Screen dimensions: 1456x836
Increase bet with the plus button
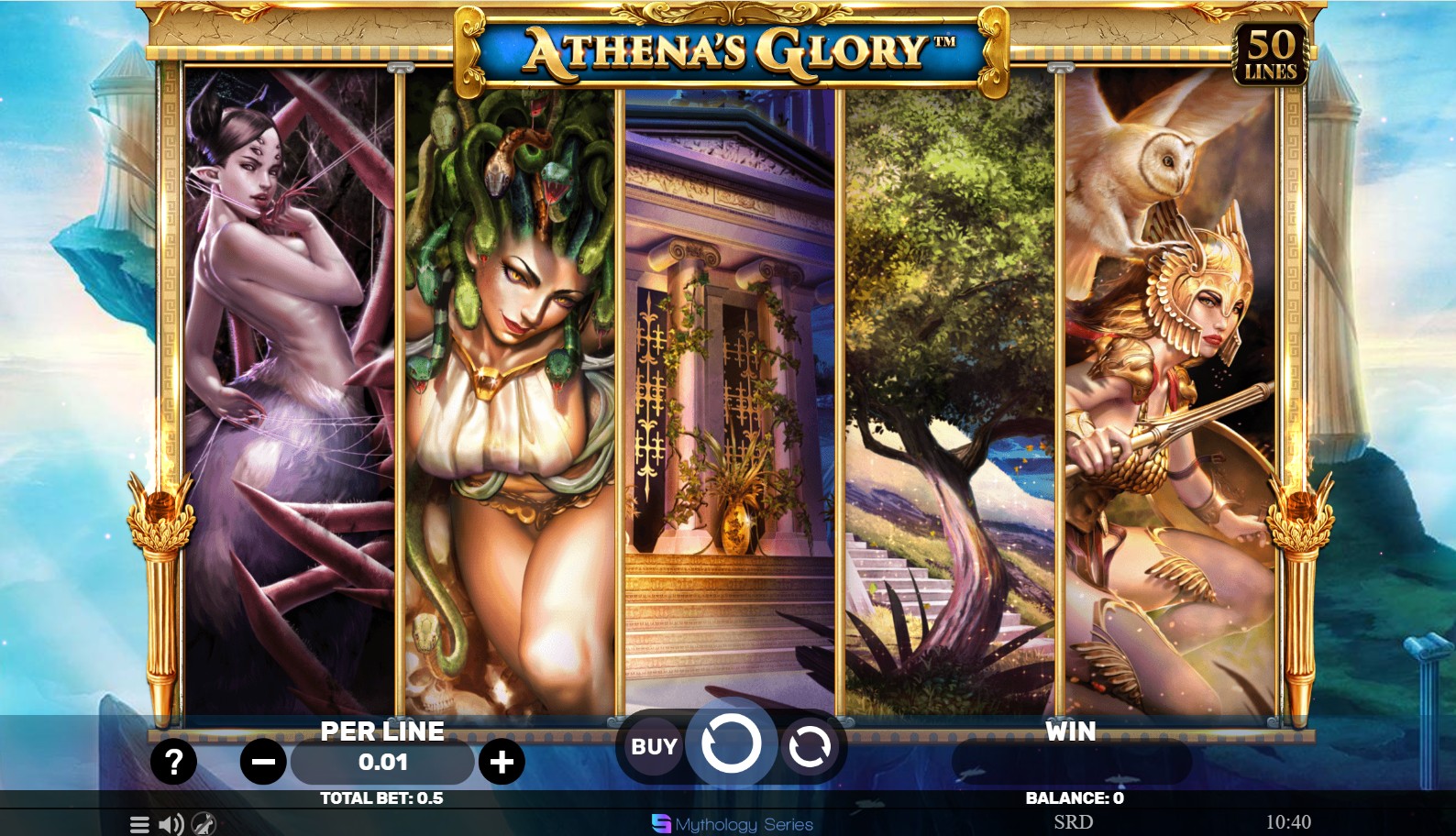coord(501,762)
